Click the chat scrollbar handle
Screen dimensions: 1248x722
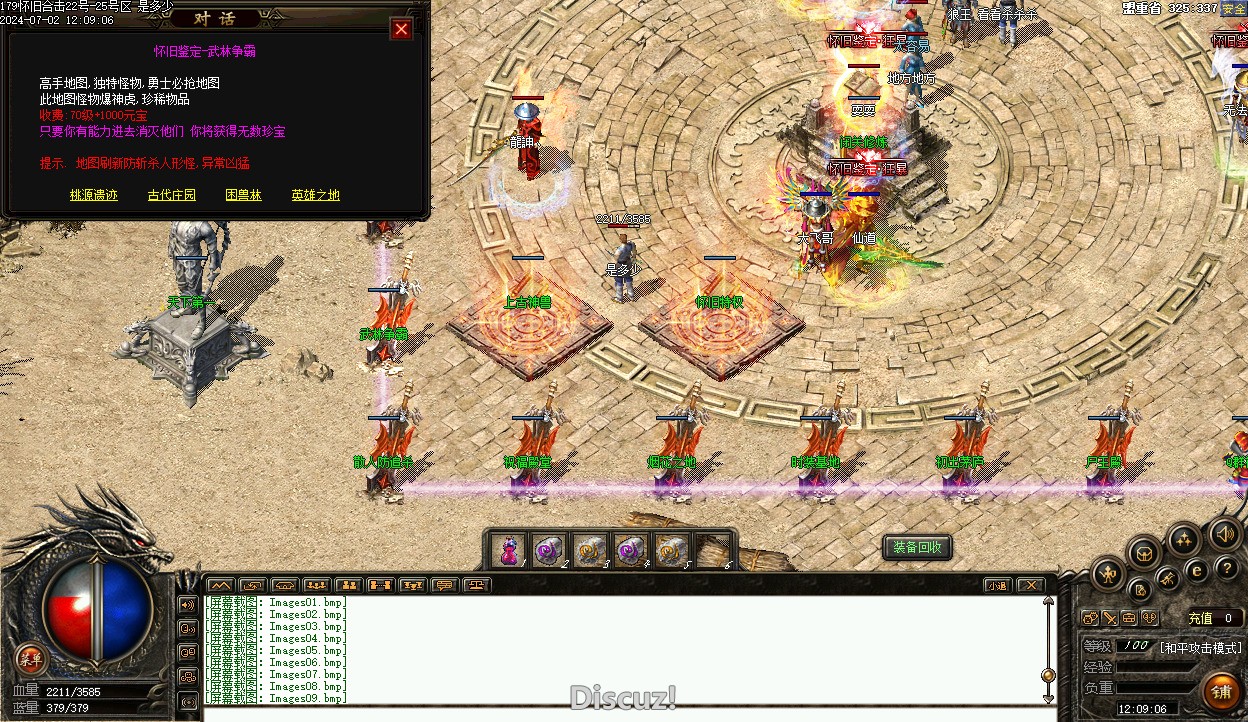click(x=1048, y=675)
